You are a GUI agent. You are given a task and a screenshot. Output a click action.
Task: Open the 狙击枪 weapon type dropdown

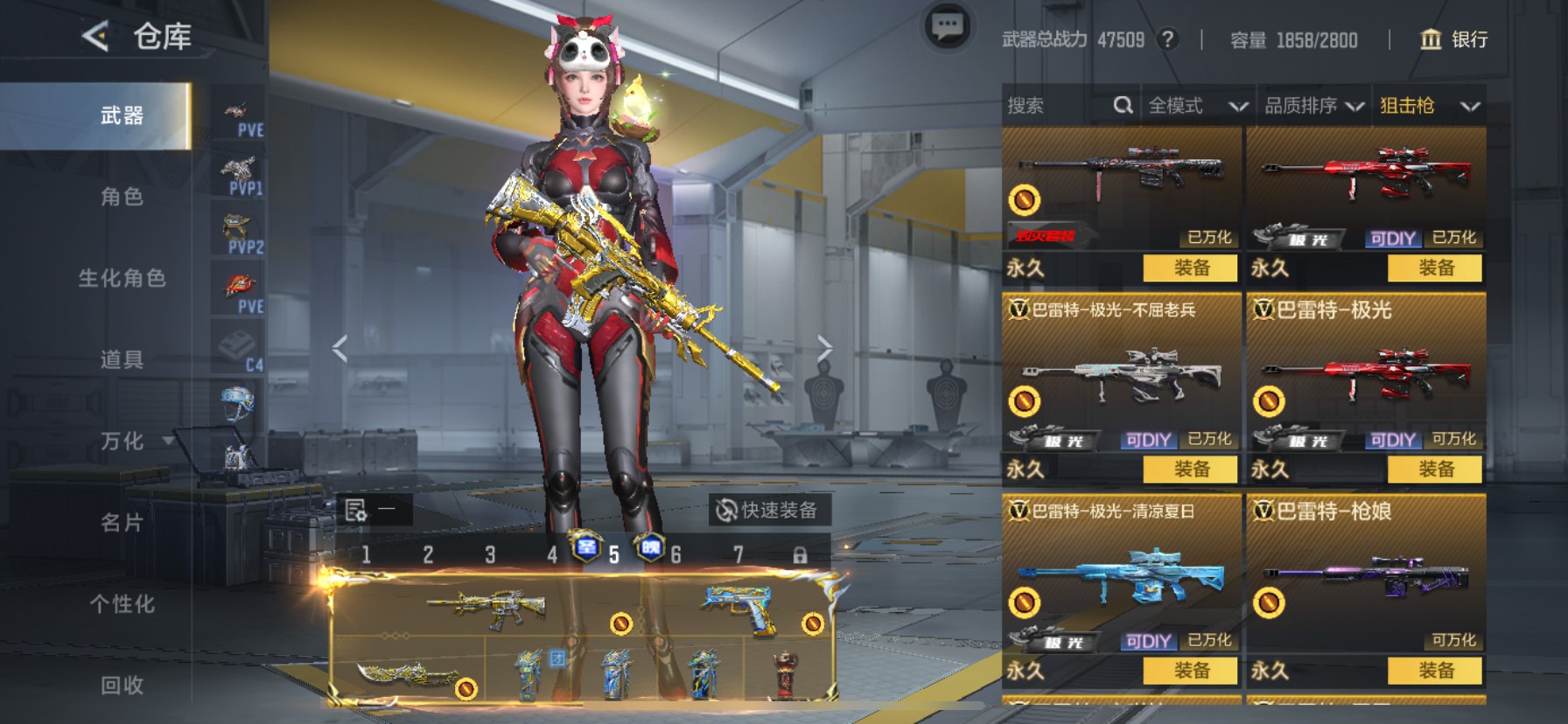[1429, 106]
